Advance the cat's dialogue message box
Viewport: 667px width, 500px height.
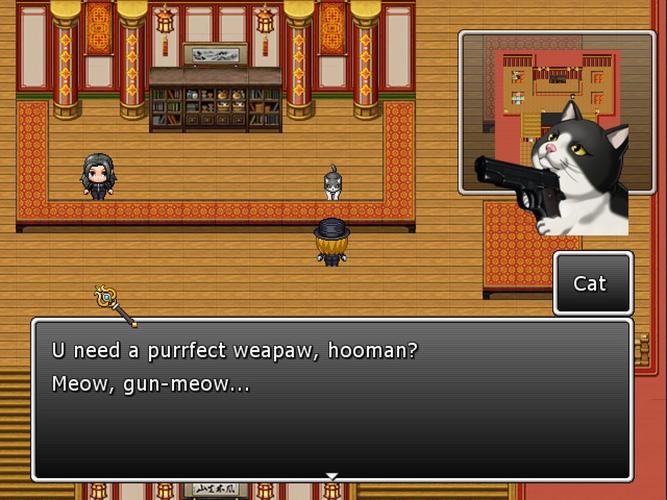pos(332,398)
